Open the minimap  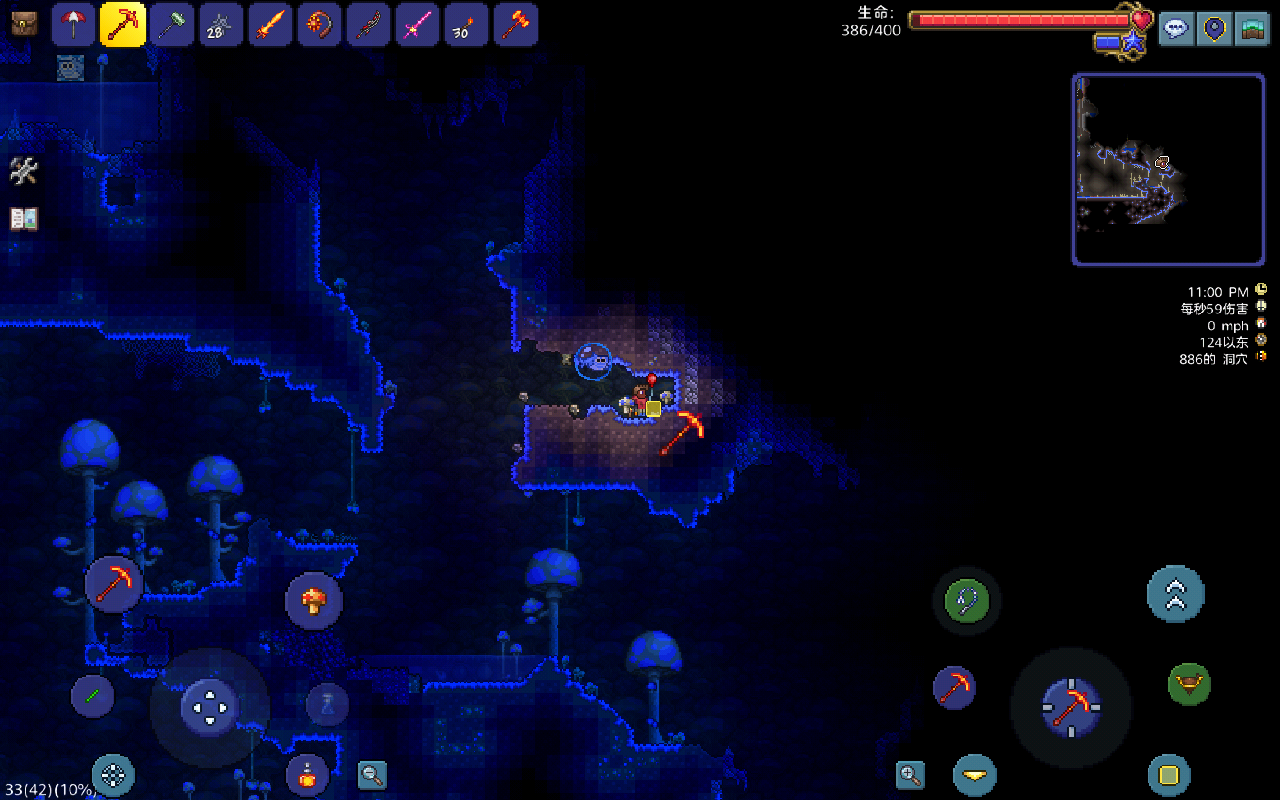coord(1168,169)
